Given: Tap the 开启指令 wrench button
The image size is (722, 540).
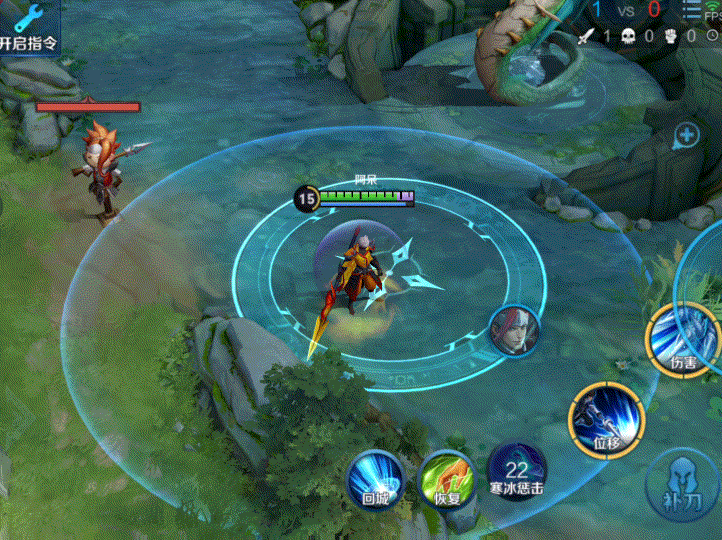Looking at the screenshot, I should (x=28, y=28).
